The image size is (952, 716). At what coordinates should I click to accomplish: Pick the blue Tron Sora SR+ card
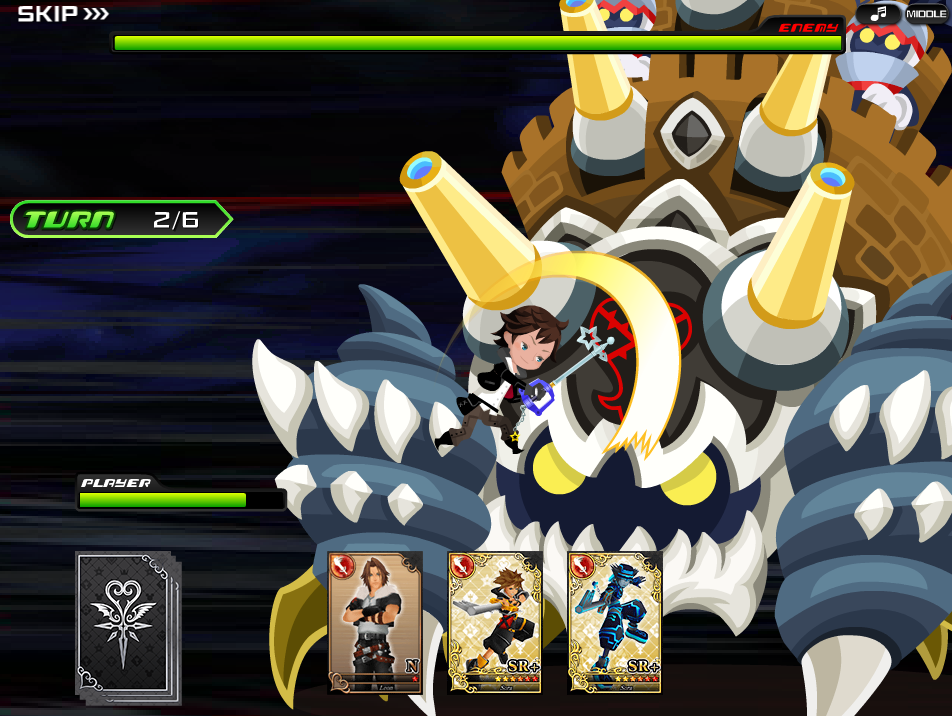(x=615, y=622)
